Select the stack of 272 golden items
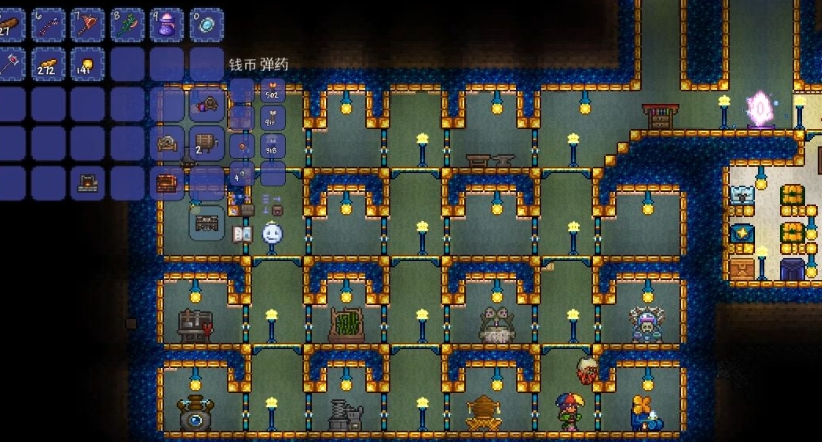Image resolution: width=822 pixels, height=442 pixels. (x=48, y=63)
